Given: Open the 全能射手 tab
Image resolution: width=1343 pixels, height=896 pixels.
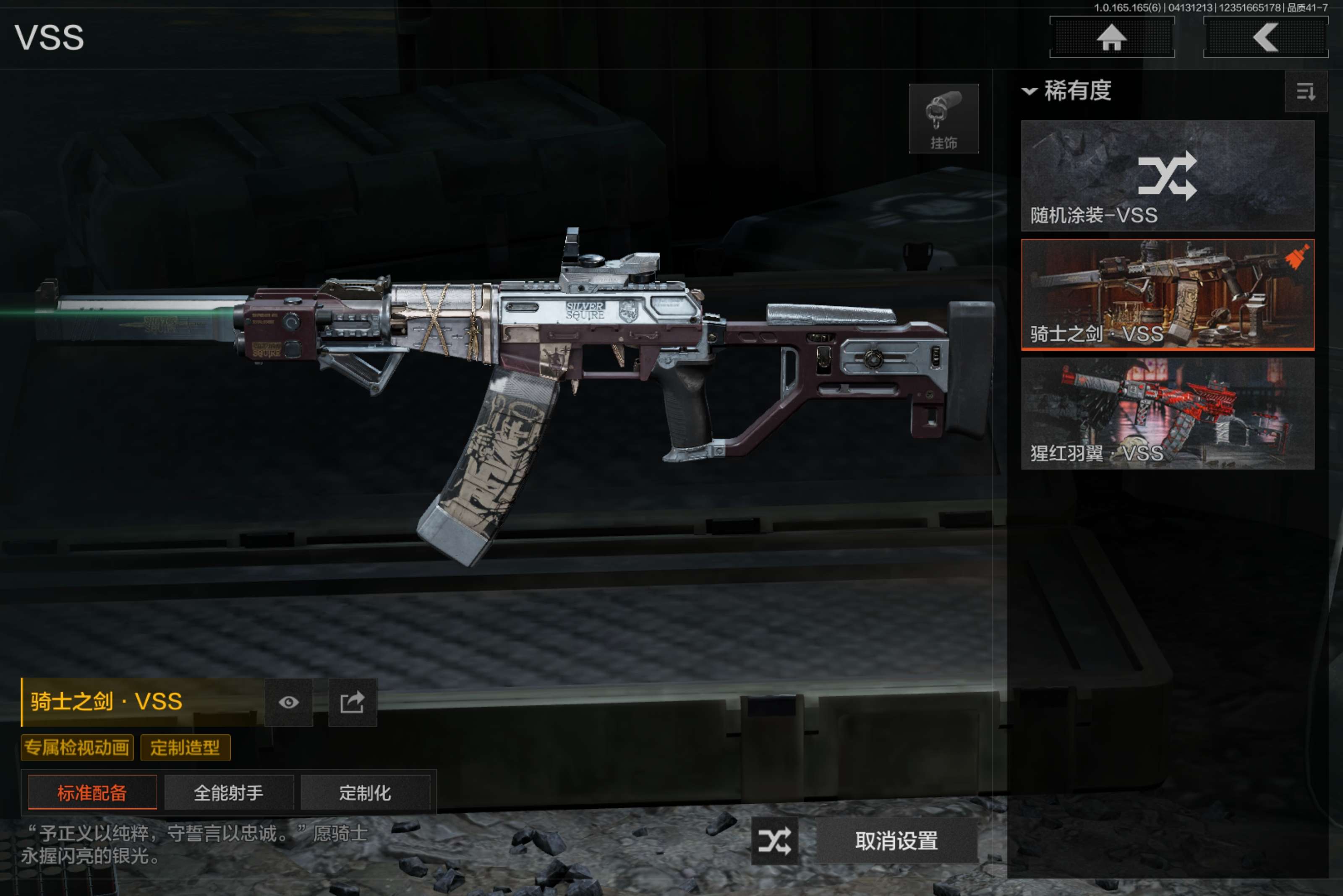Looking at the screenshot, I should point(229,792).
